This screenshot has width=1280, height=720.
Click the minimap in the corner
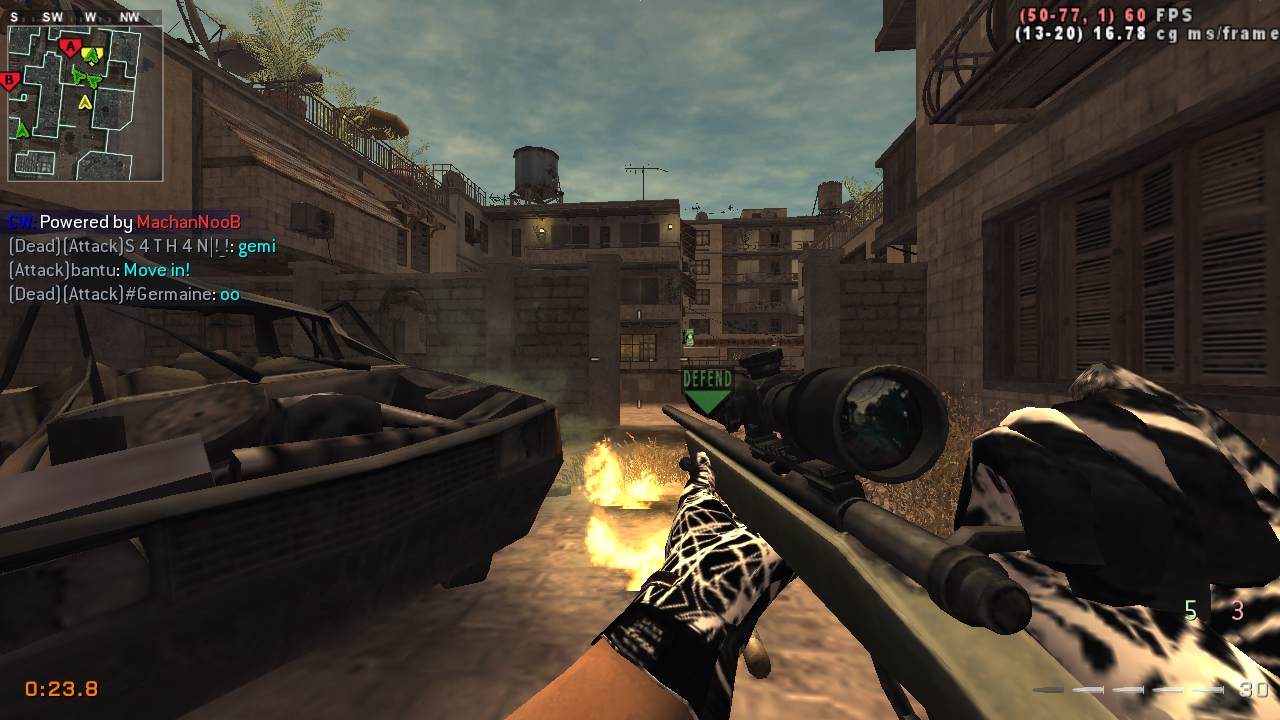(85, 103)
